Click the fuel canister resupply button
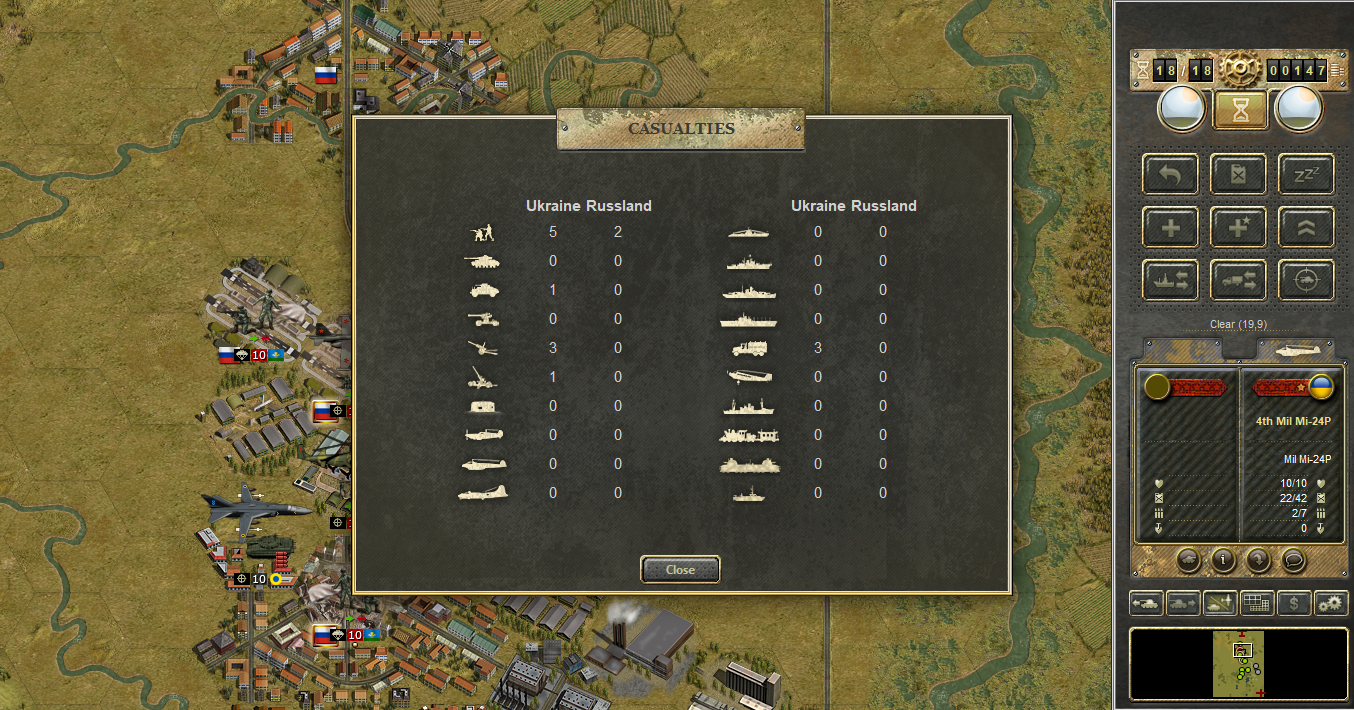This screenshot has width=1354, height=710. coord(1238,174)
